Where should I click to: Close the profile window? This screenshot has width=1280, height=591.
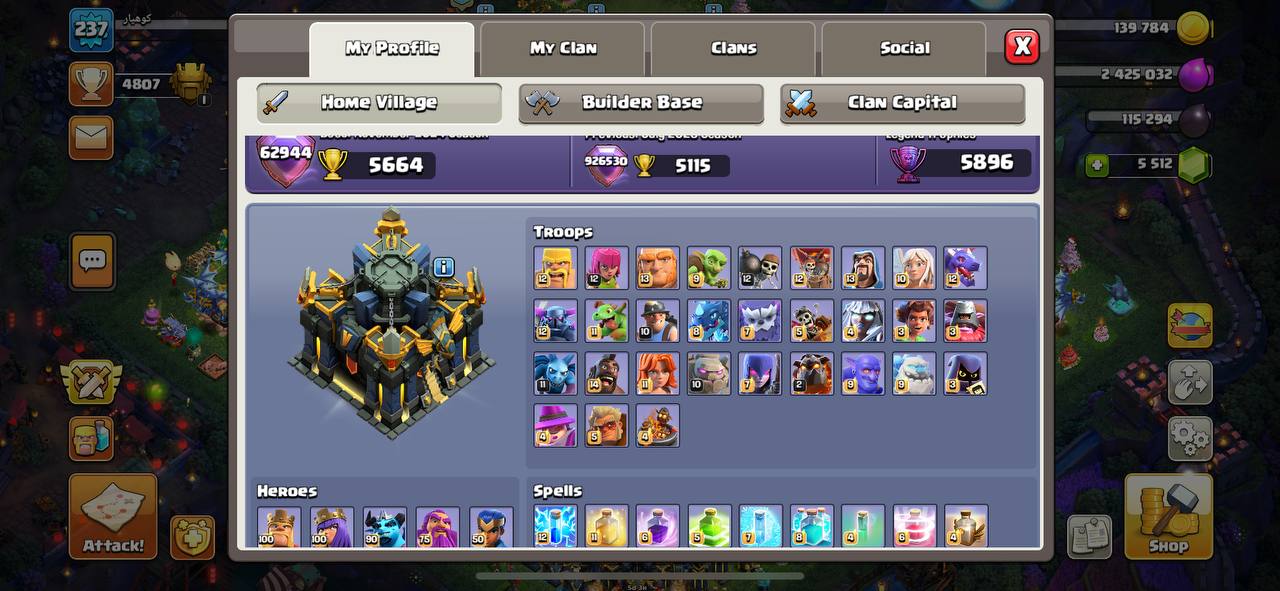1022,46
